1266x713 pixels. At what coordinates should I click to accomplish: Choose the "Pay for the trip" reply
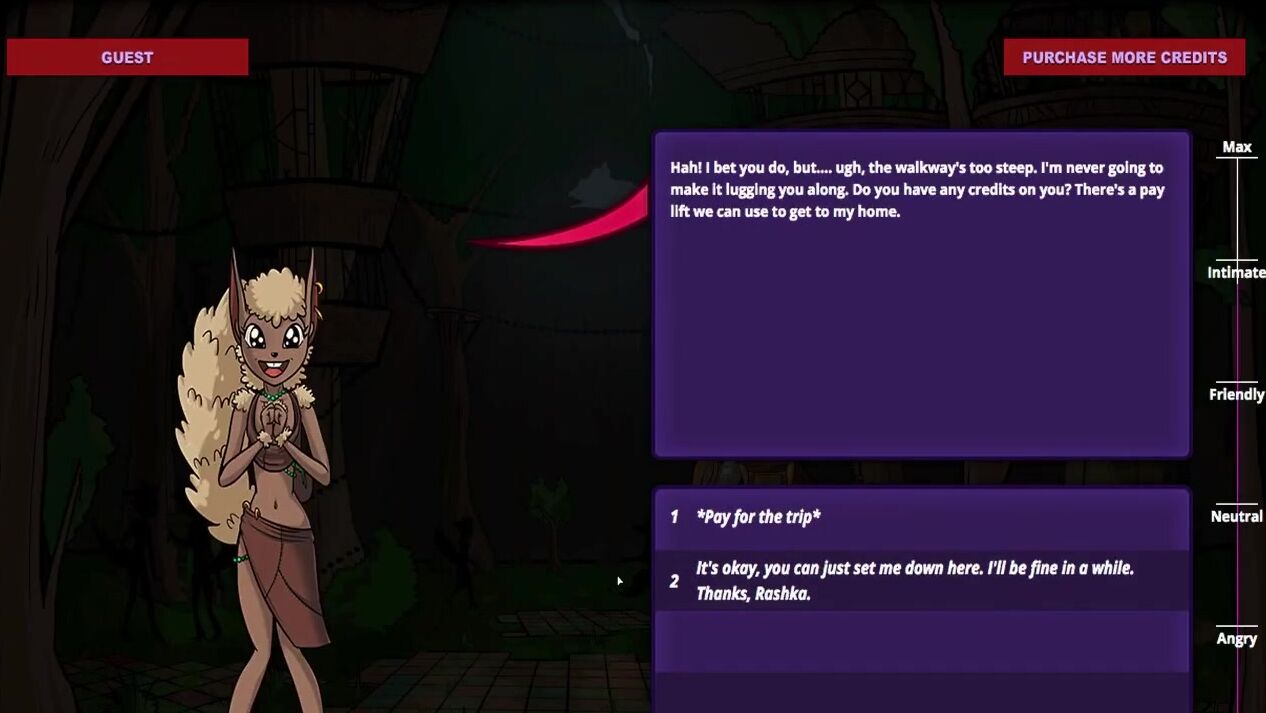tap(758, 517)
